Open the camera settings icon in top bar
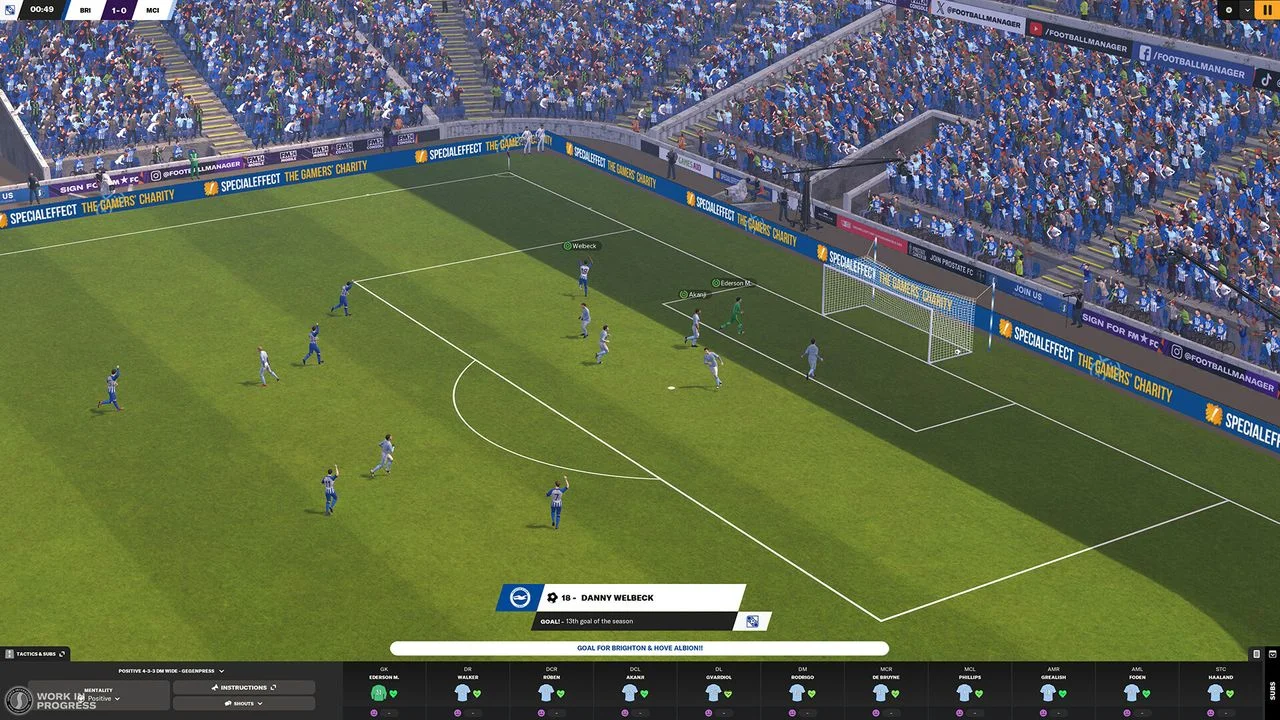The width and height of the screenshot is (1280, 720). 1229,10
